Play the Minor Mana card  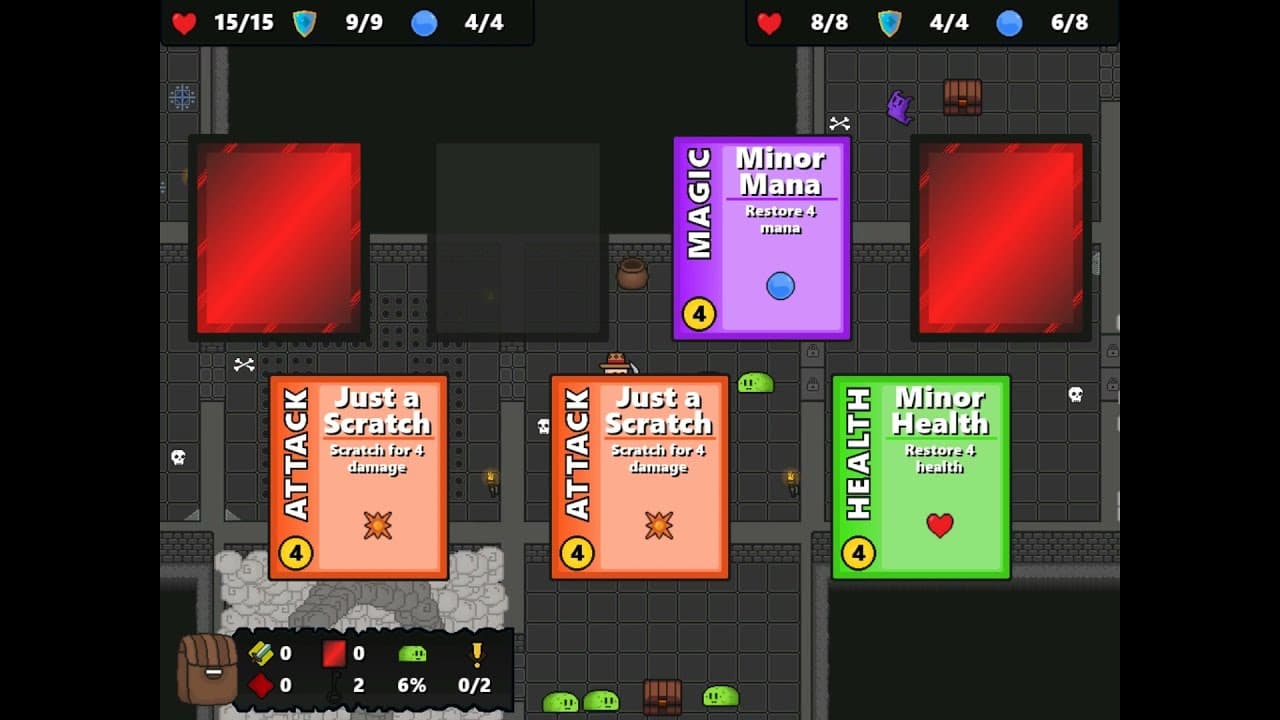[x=760, y=235]
